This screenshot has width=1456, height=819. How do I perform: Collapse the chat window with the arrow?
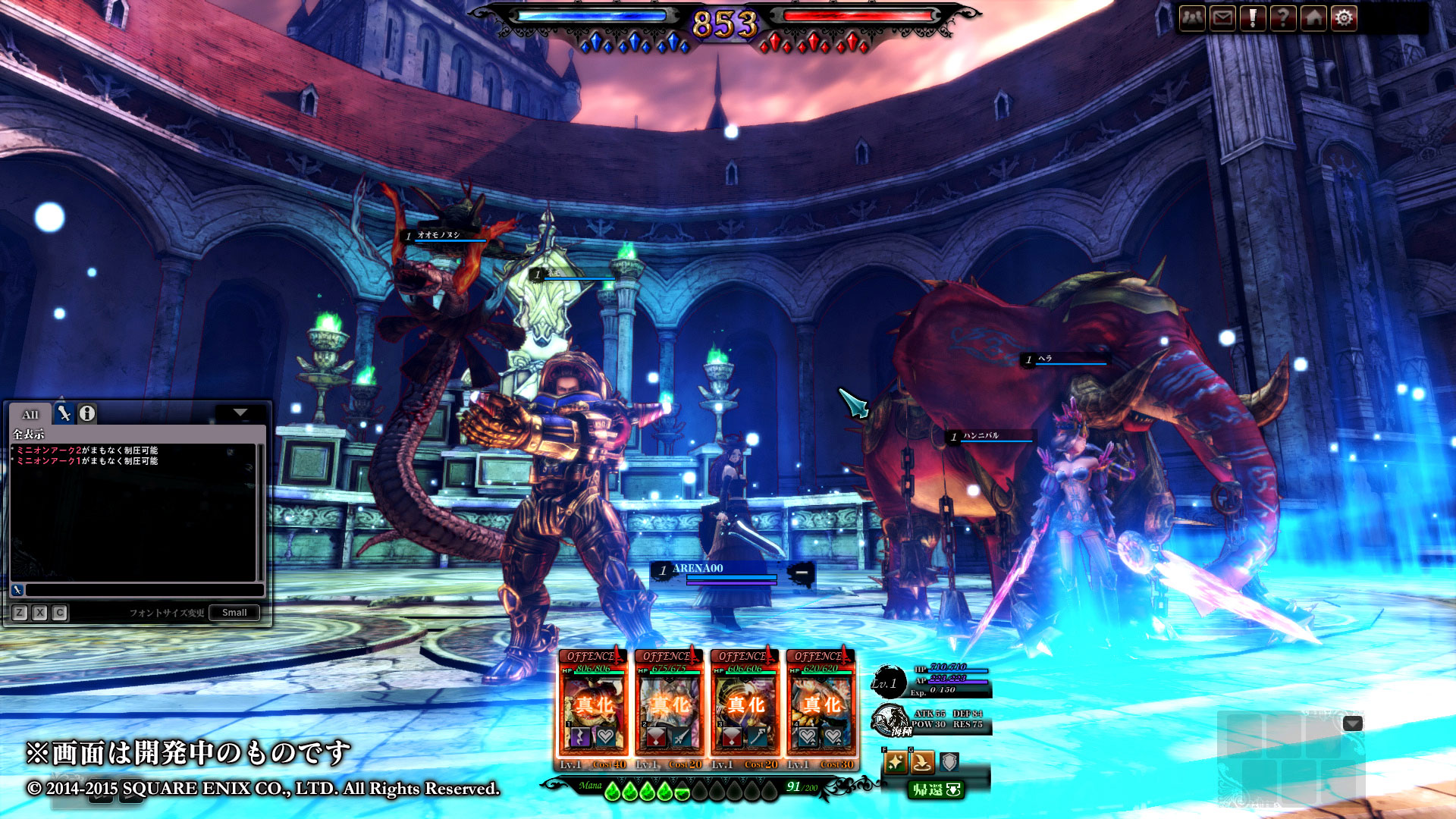(x=240, y=413)
